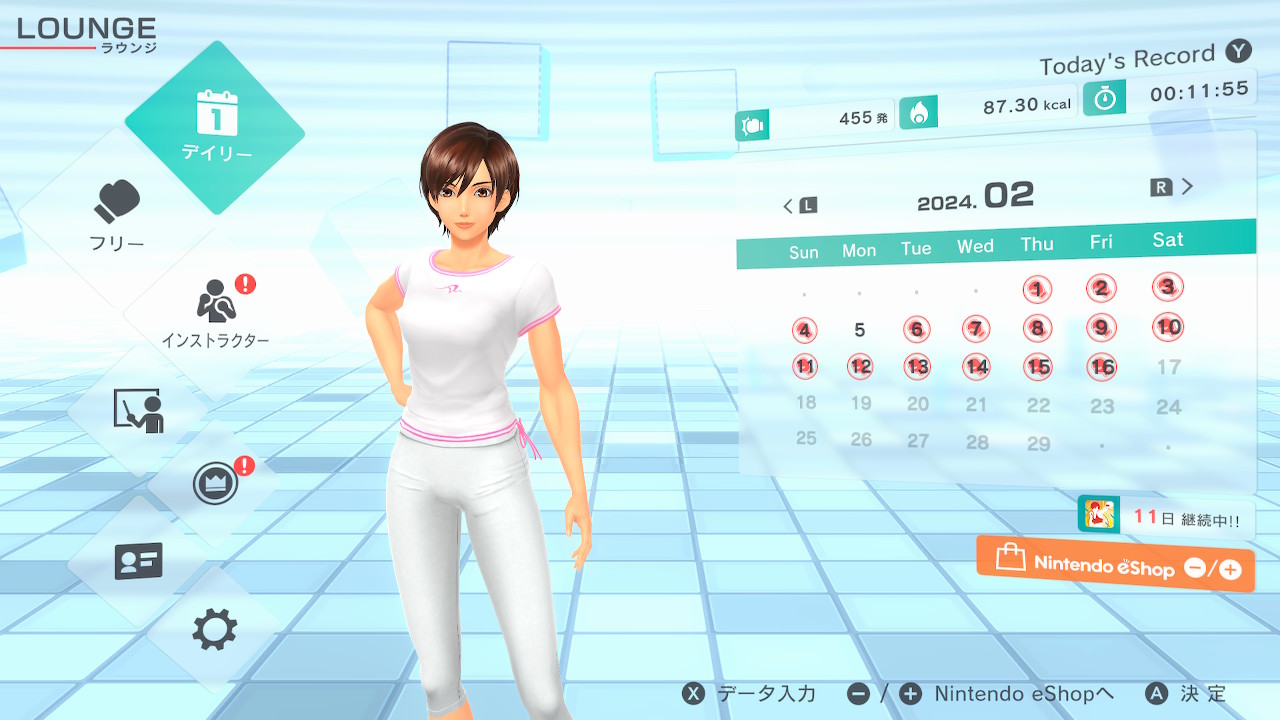Screen dimensions: 1280x720
Task: Select February 16 on the calendar
Action: pos(1102,367)
